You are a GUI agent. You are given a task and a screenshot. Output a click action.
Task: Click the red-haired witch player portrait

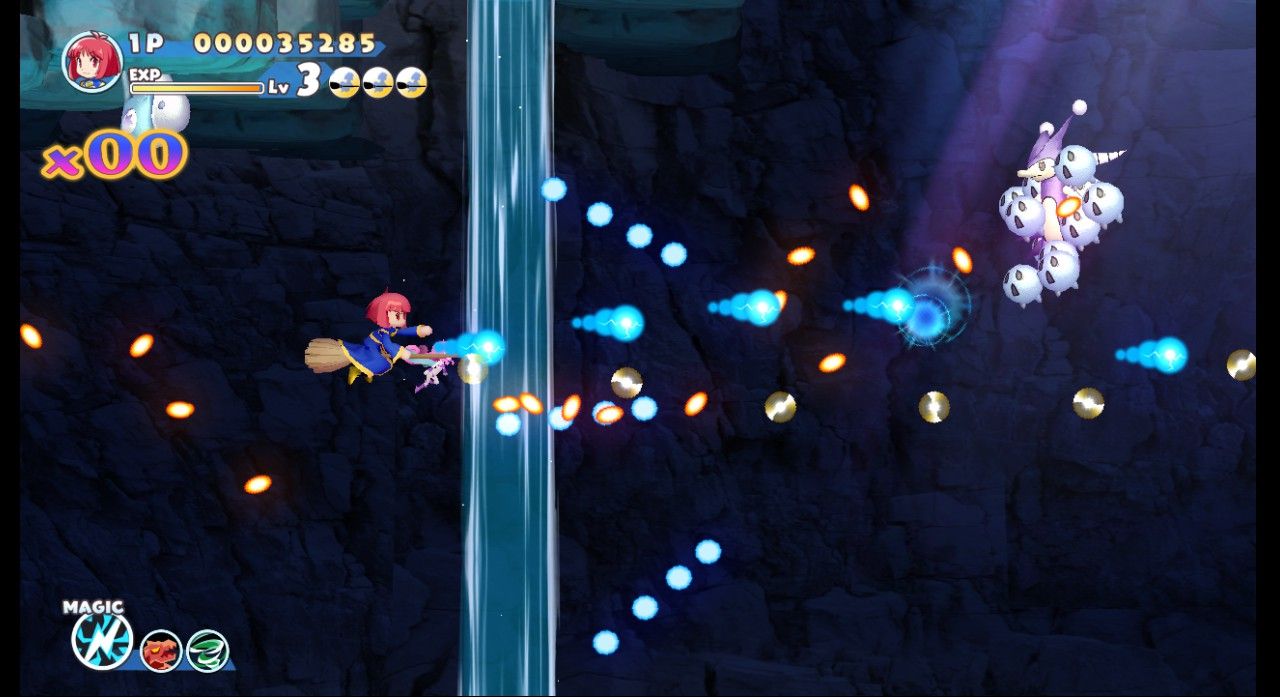[x=92, y=61]
